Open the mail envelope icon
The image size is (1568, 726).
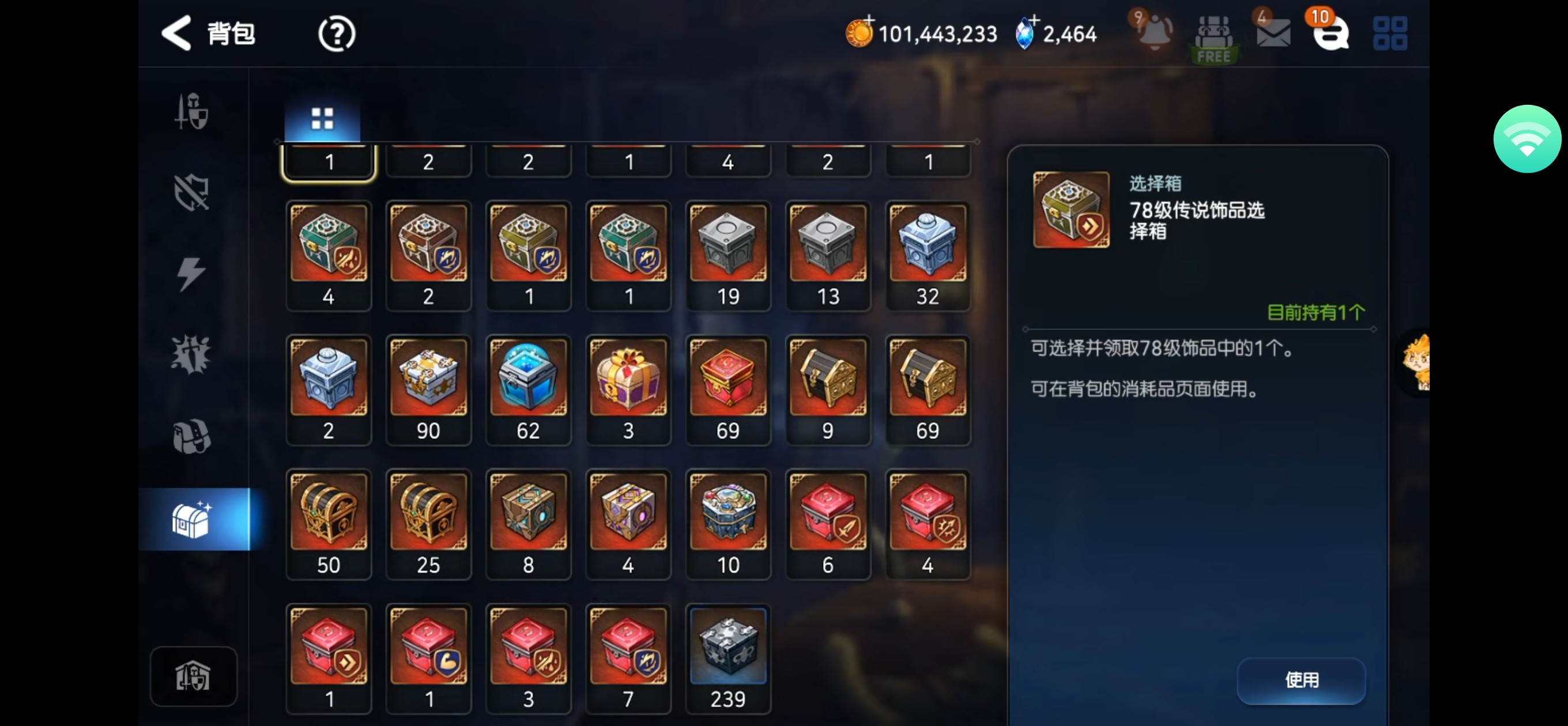pyautogui.click(x=1273, y=33)
